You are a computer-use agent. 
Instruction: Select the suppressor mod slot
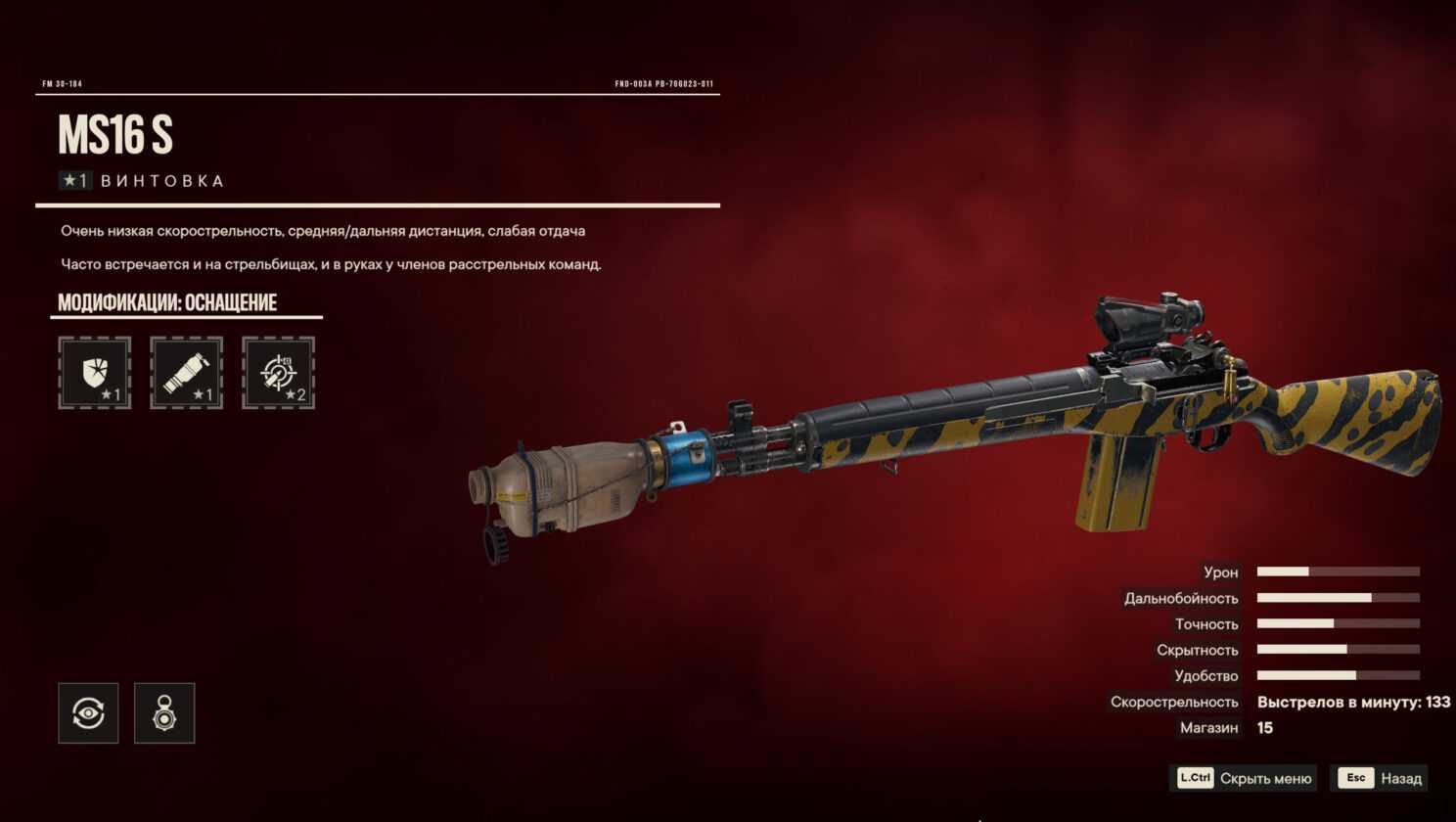(186, 373)
